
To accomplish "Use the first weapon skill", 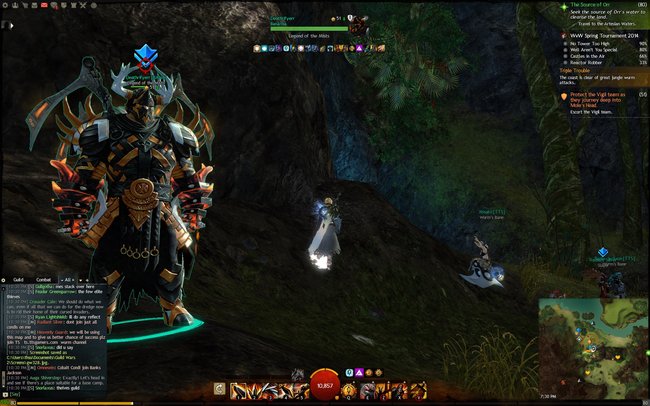I will click(240, 390).
